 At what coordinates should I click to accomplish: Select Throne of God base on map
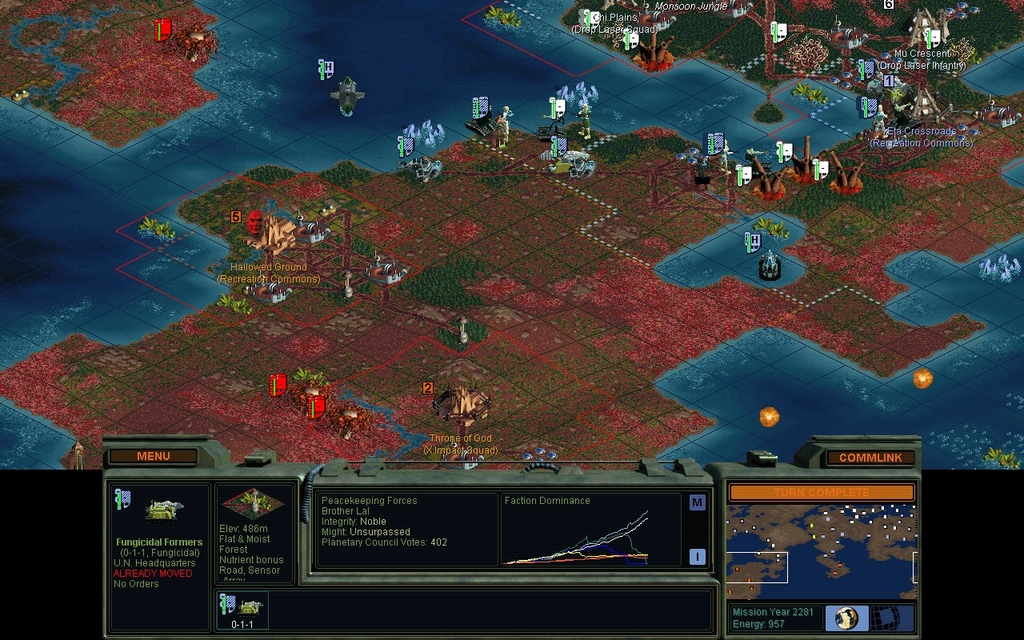(461, 403)
